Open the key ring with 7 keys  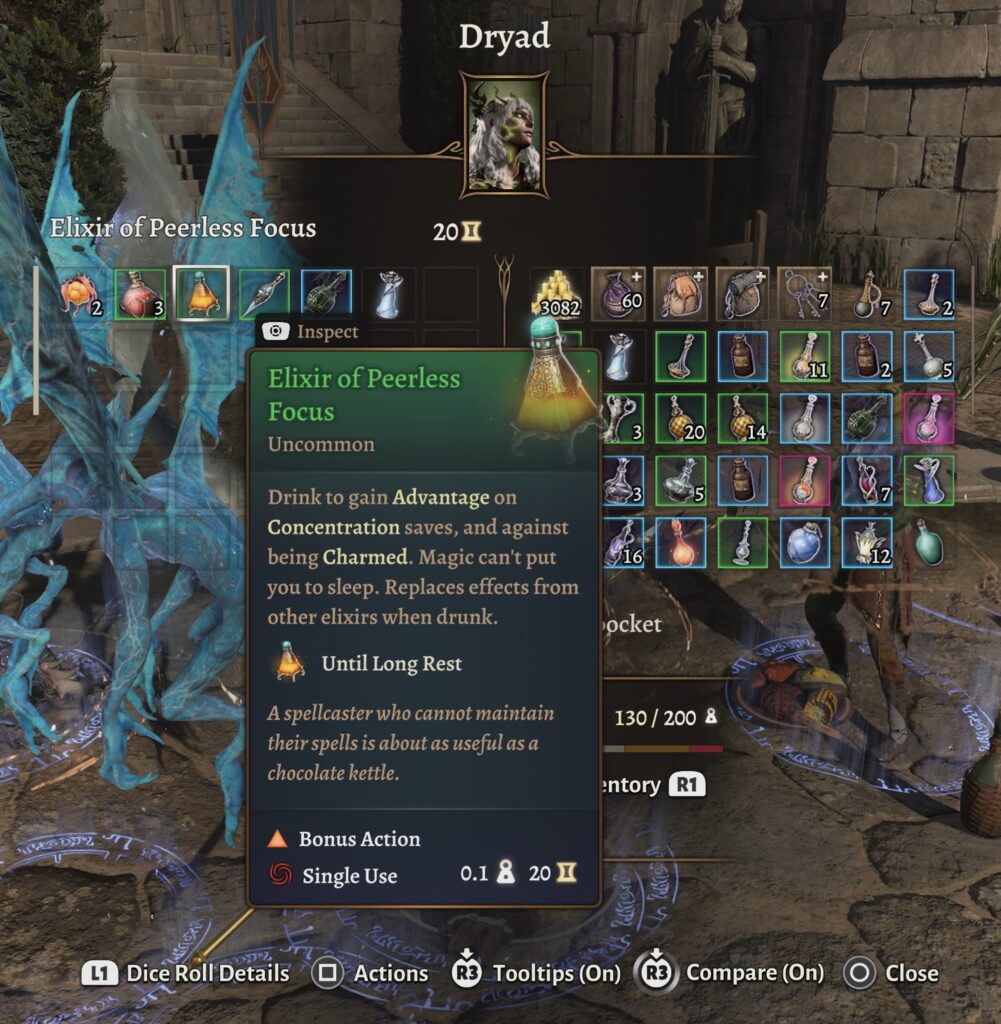click(x=805, y=292)
